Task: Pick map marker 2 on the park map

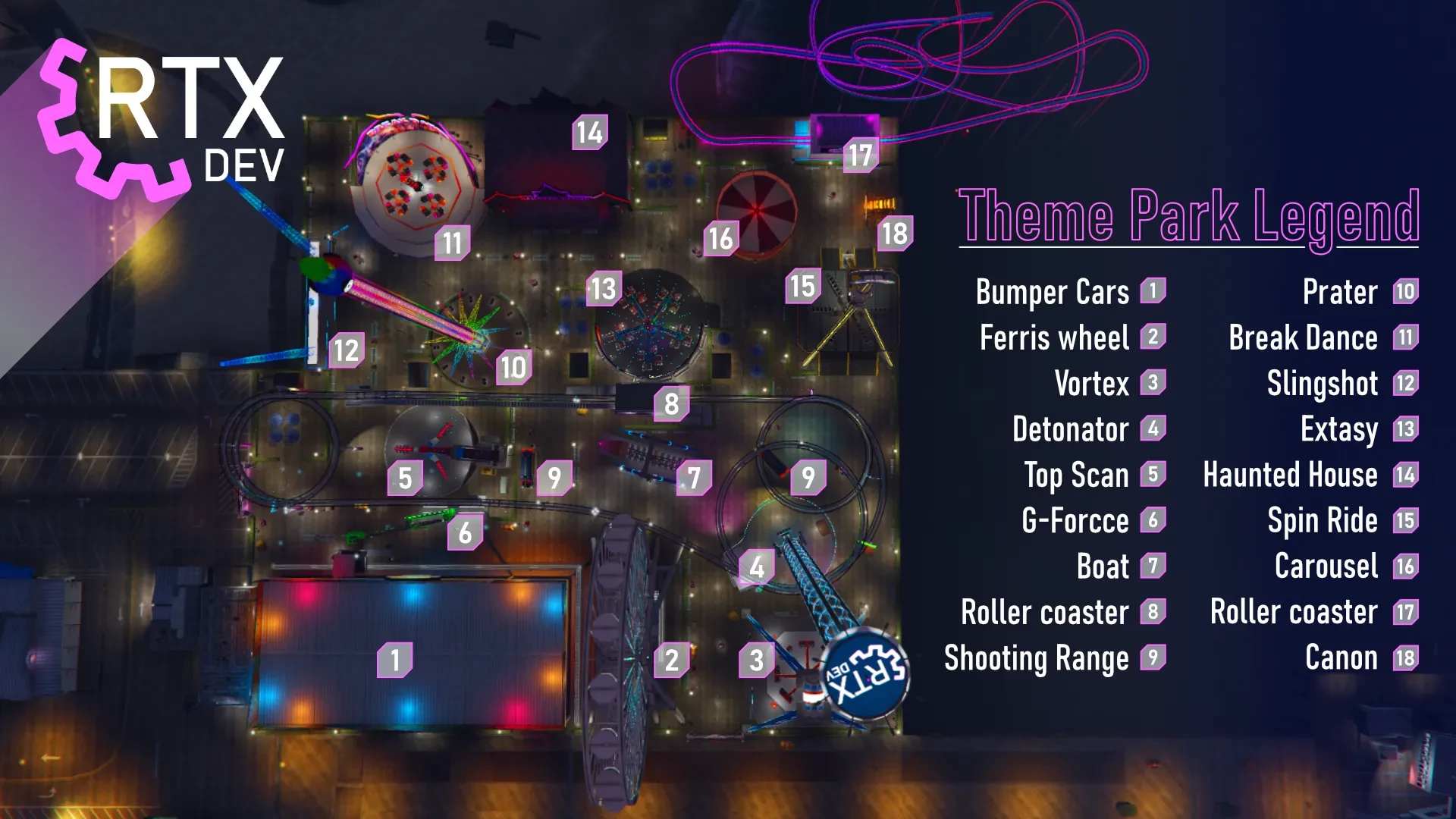Action: point(672,660)
